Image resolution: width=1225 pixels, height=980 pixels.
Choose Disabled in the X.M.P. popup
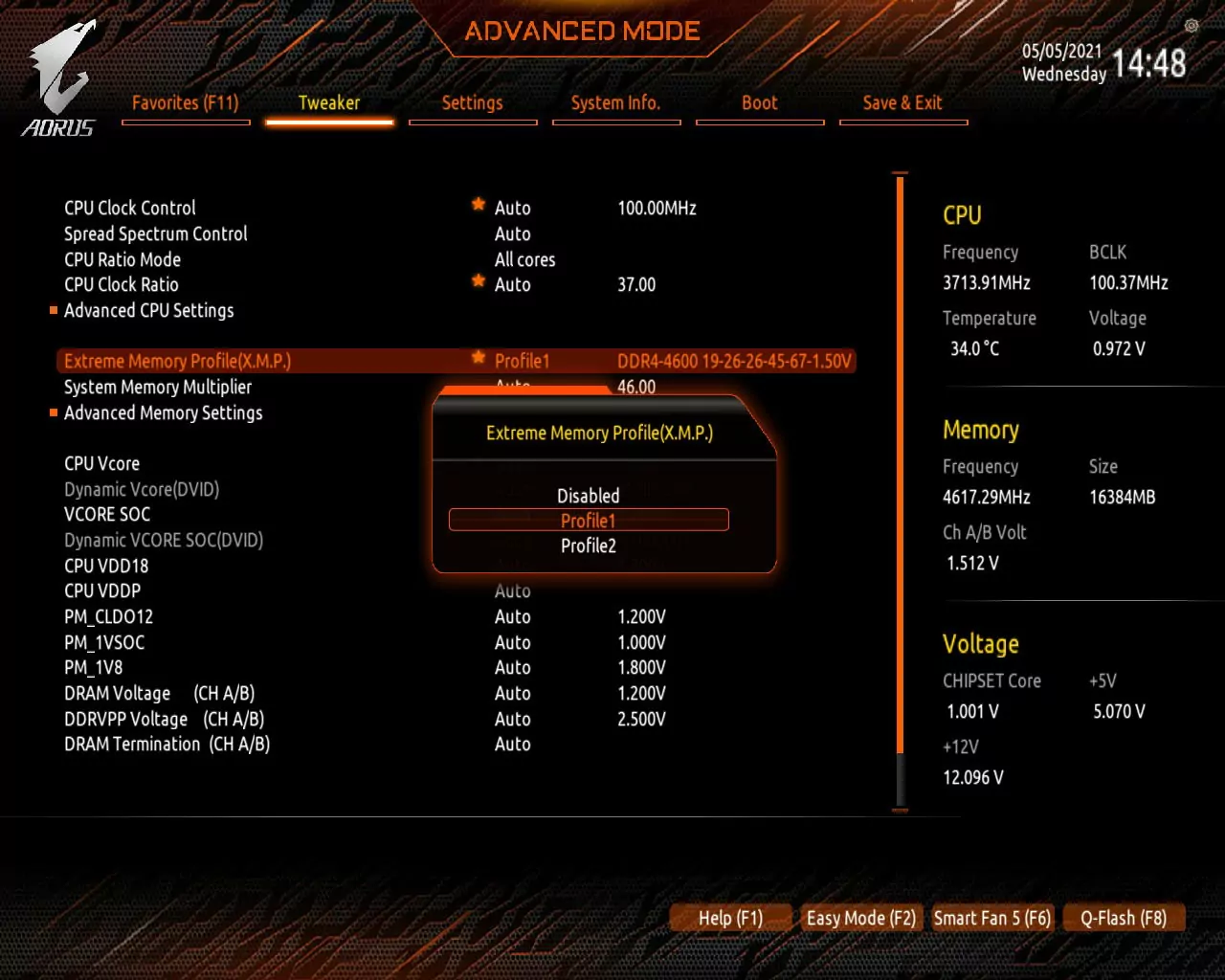pos(589,496)
